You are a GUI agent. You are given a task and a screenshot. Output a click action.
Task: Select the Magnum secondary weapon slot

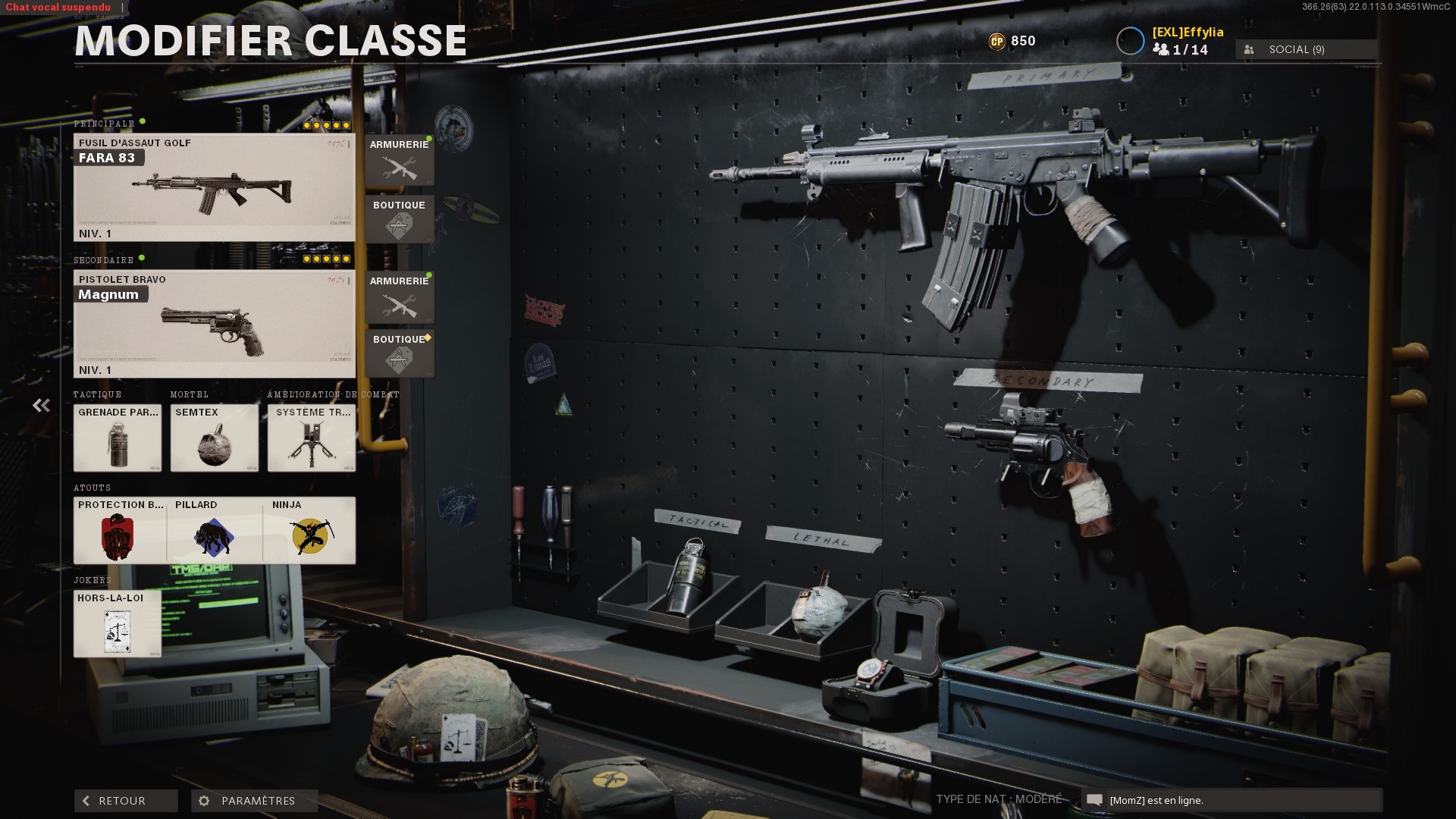[x=214, y=324]
